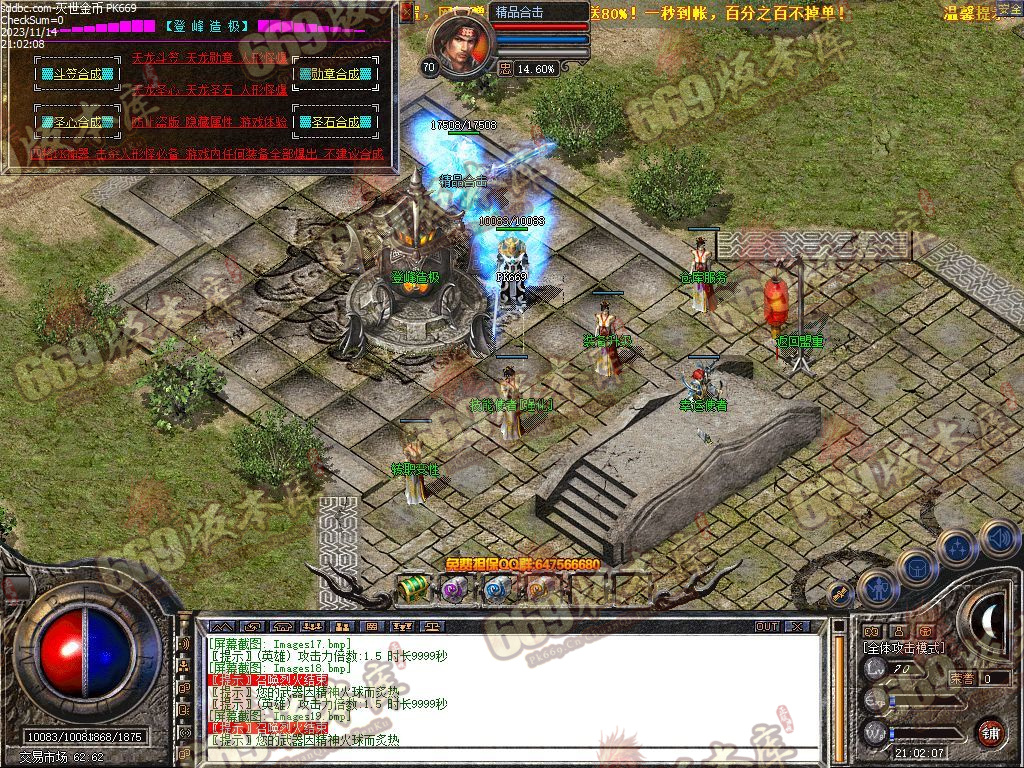Viewport: 1024px width, 768px height.
Task: Use the purple scroll in the belt
Action: (x=455, y=589)
